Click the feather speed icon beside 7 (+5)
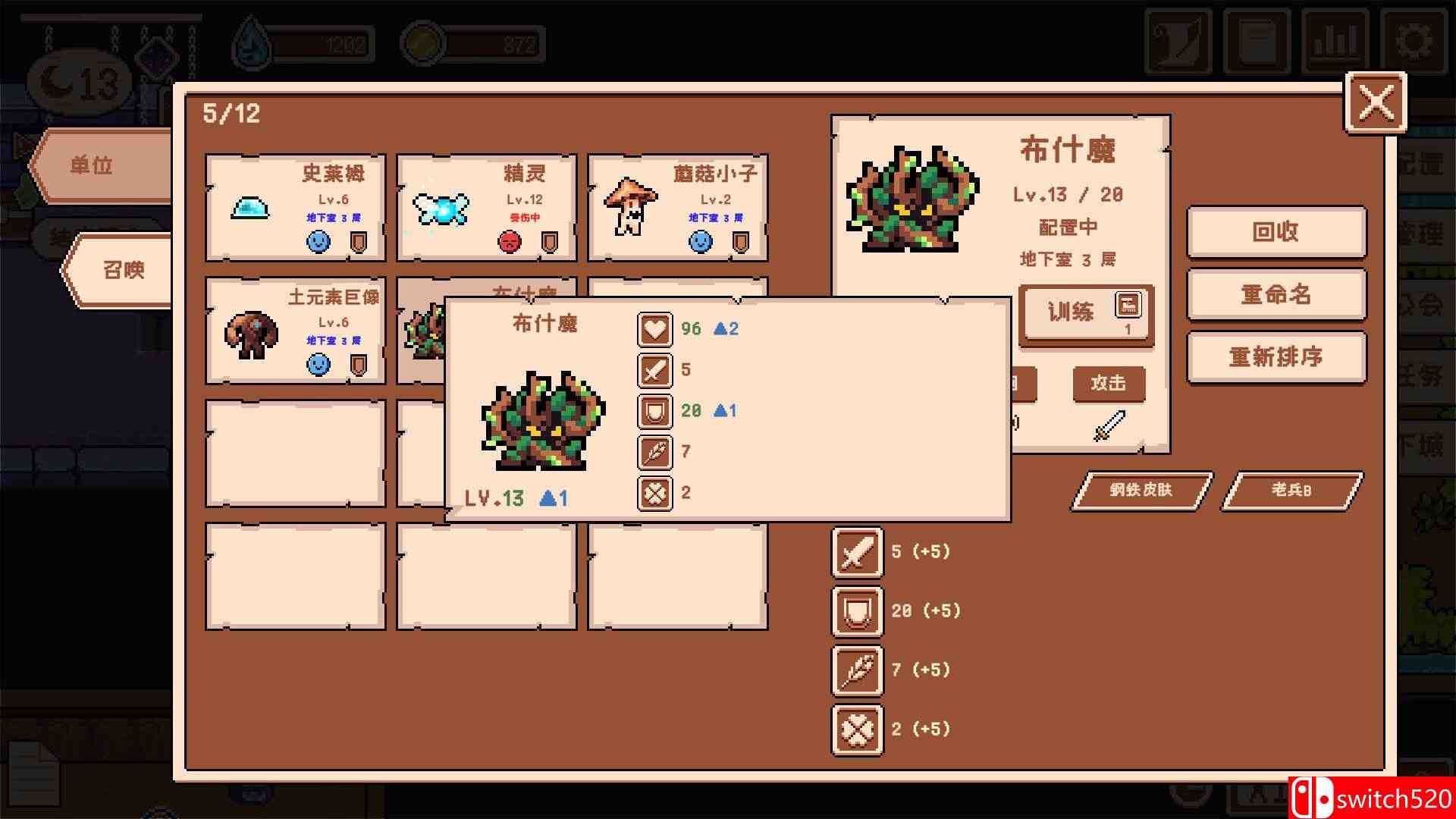The height and width of the screenshot is (819, 1456). point(855,670)
